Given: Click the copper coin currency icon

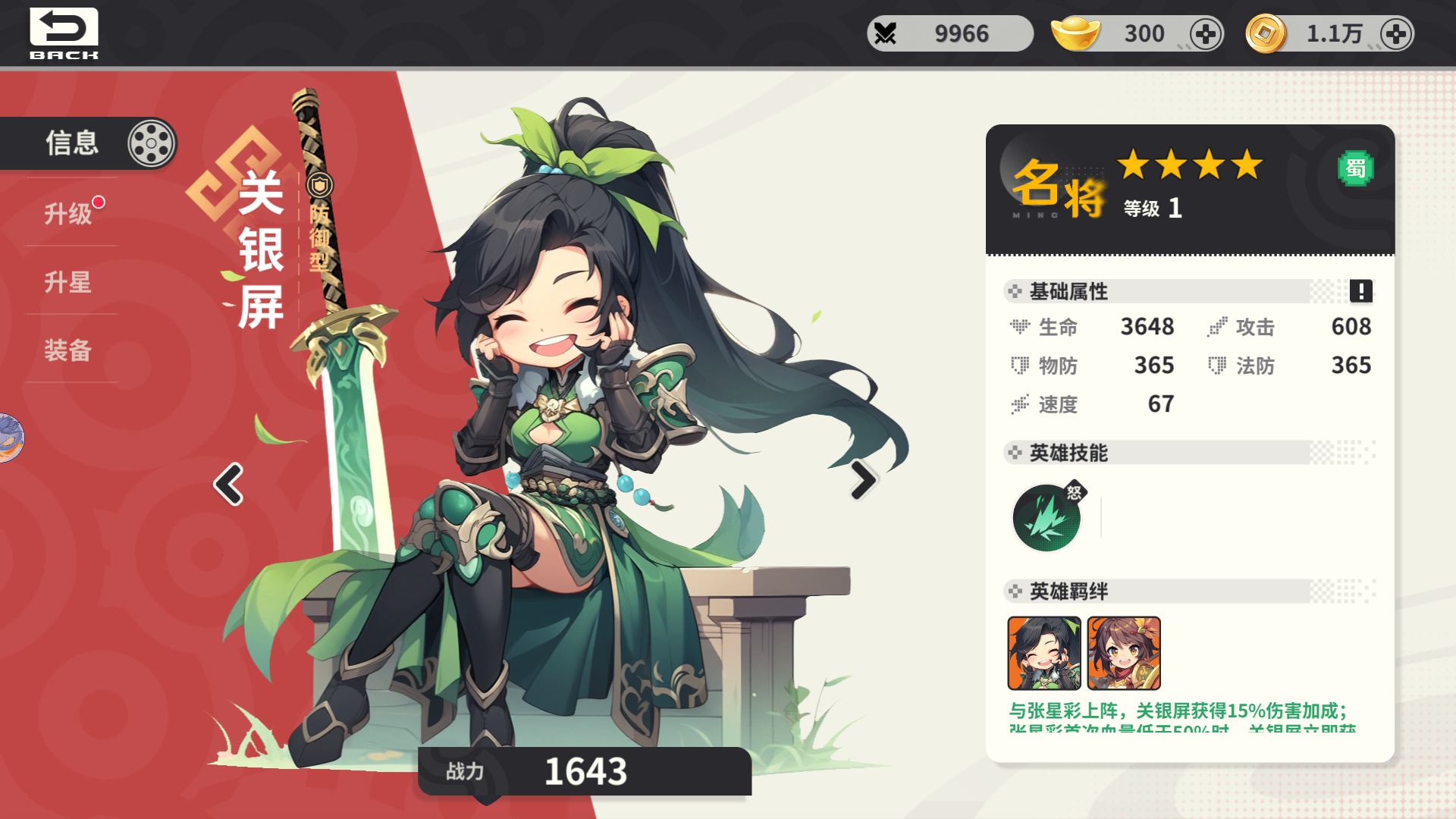Looking at the screenshot, I should click(x=1263, y=33).
